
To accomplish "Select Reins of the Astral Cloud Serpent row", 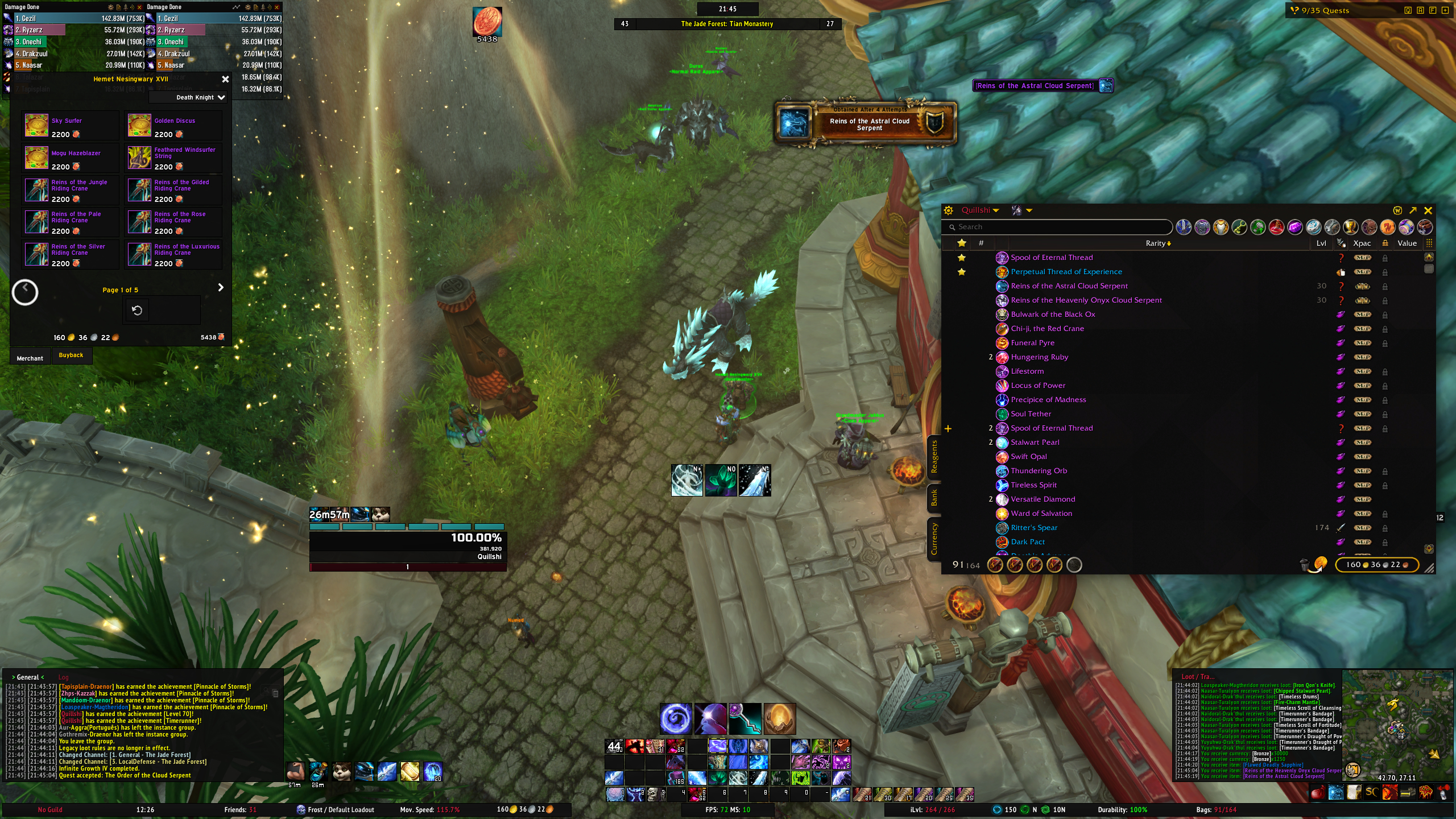I will pos(1069,286).
